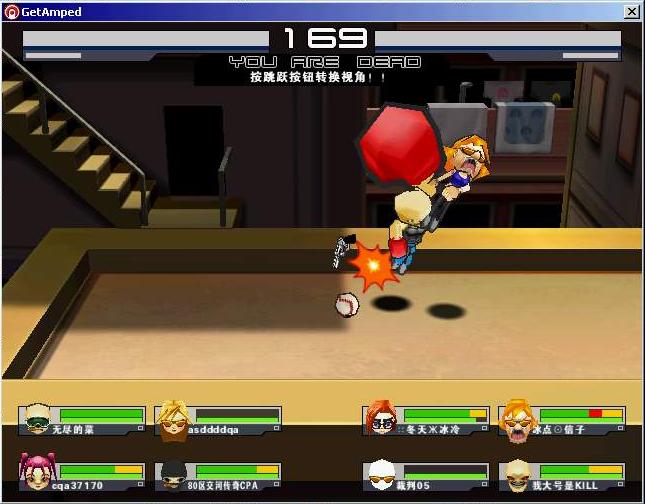This screenshot has width=645, height=504.
Task: Select player 冬天※冰冷 portrait panel
Action: click(x=427, y=420)
